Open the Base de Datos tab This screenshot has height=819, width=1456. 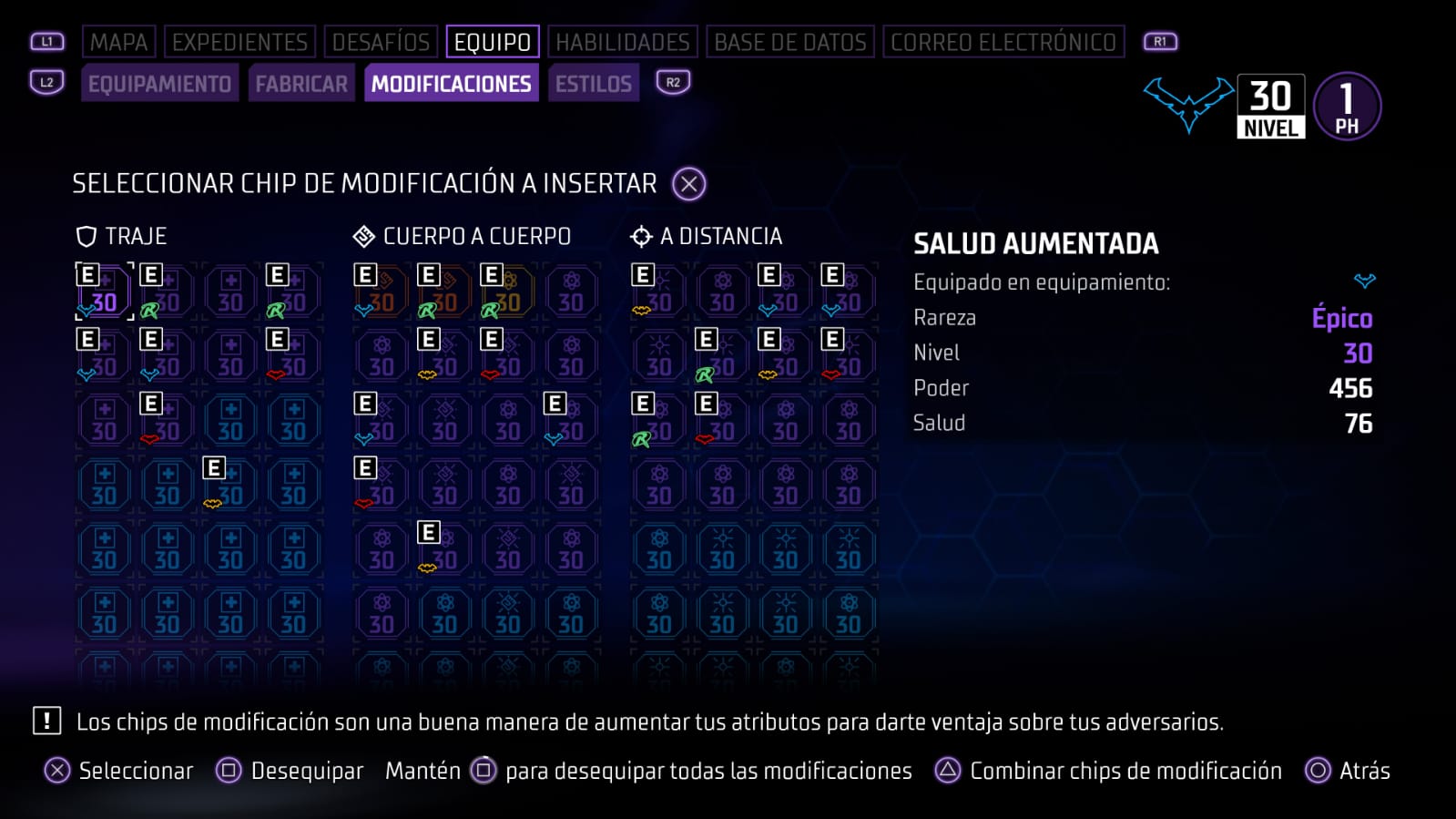(x=789, y=42)
